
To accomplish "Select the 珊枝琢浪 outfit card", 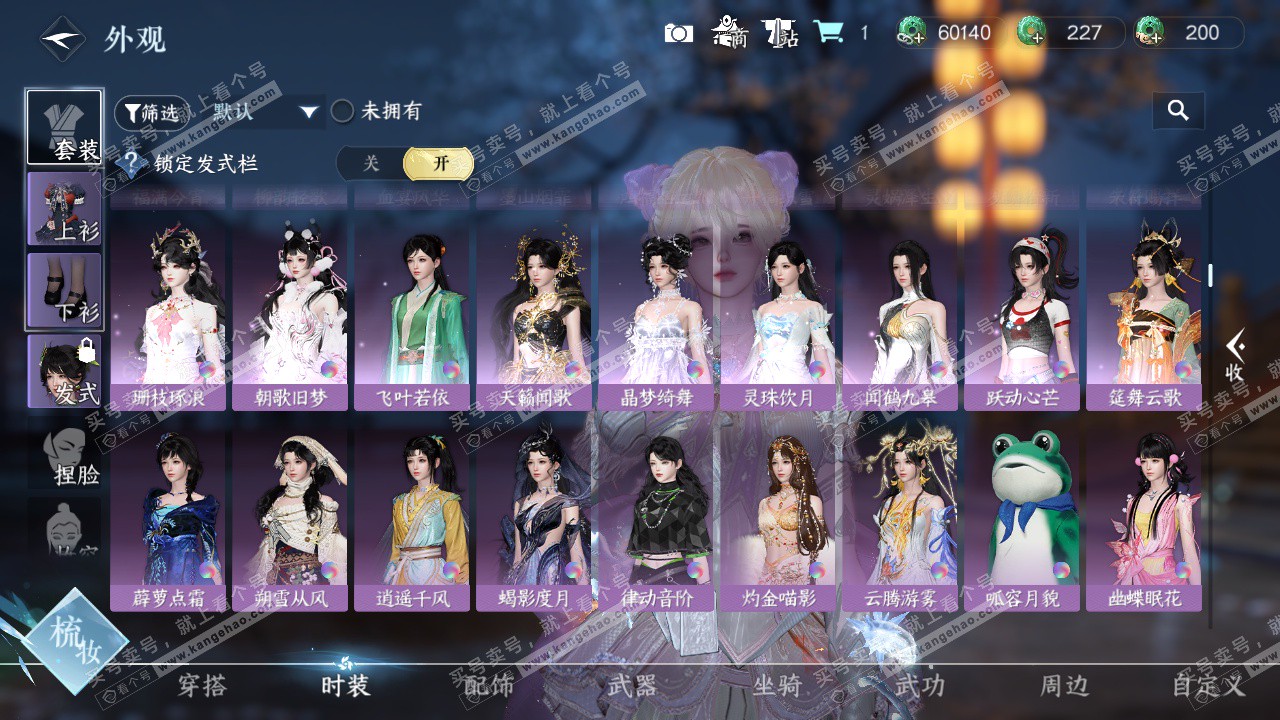I will tap(168, 310).
